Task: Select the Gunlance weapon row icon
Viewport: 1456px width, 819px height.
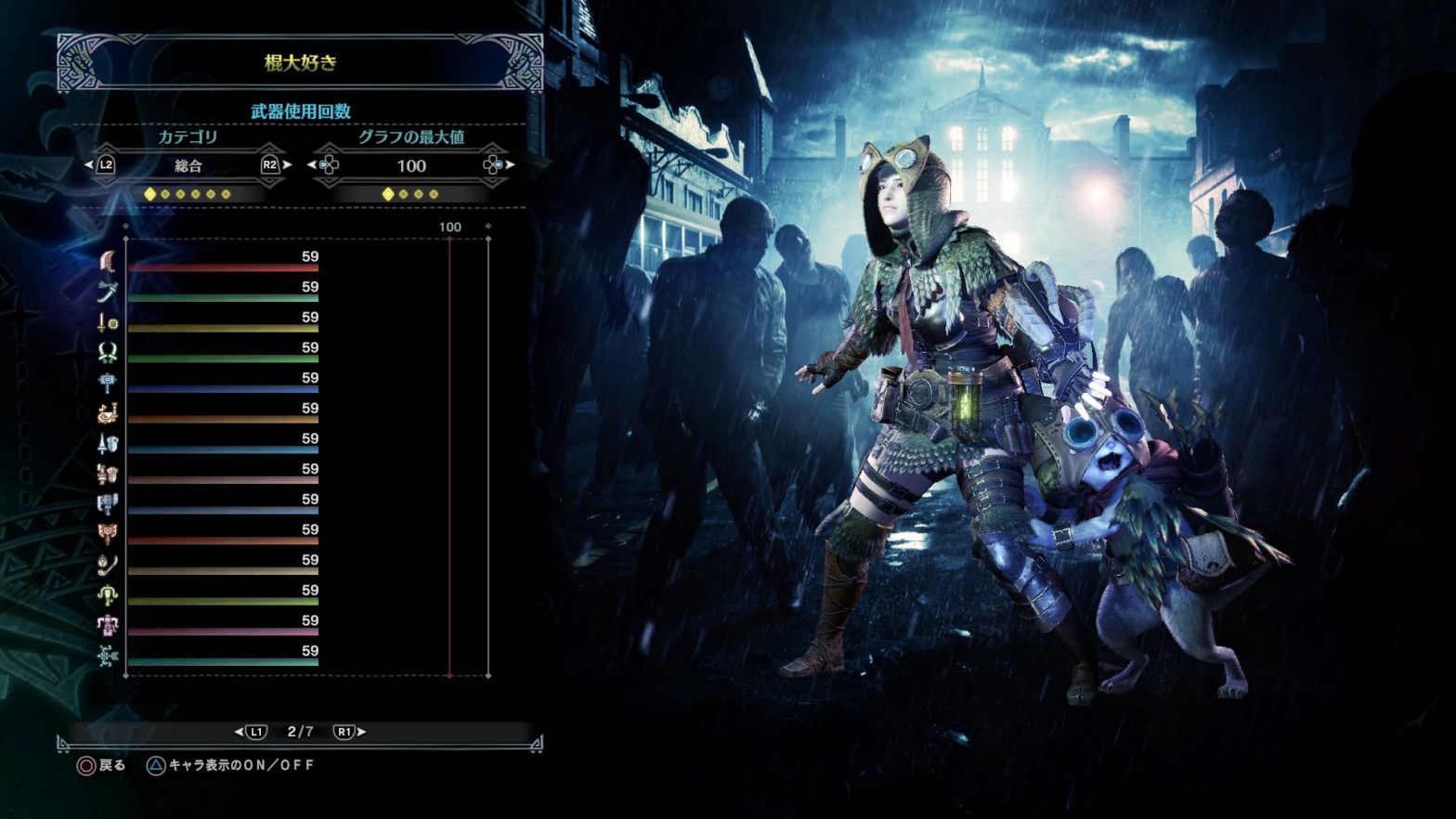Action: click(108, 474)
